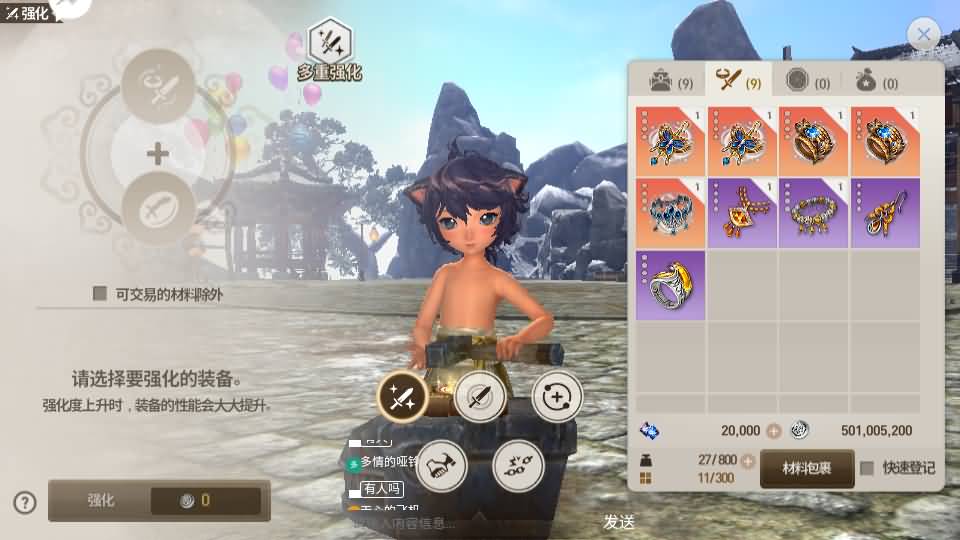Add currency with the plus beside 20,000
This screenshot has height=540, width=960.
click(773, 431)
